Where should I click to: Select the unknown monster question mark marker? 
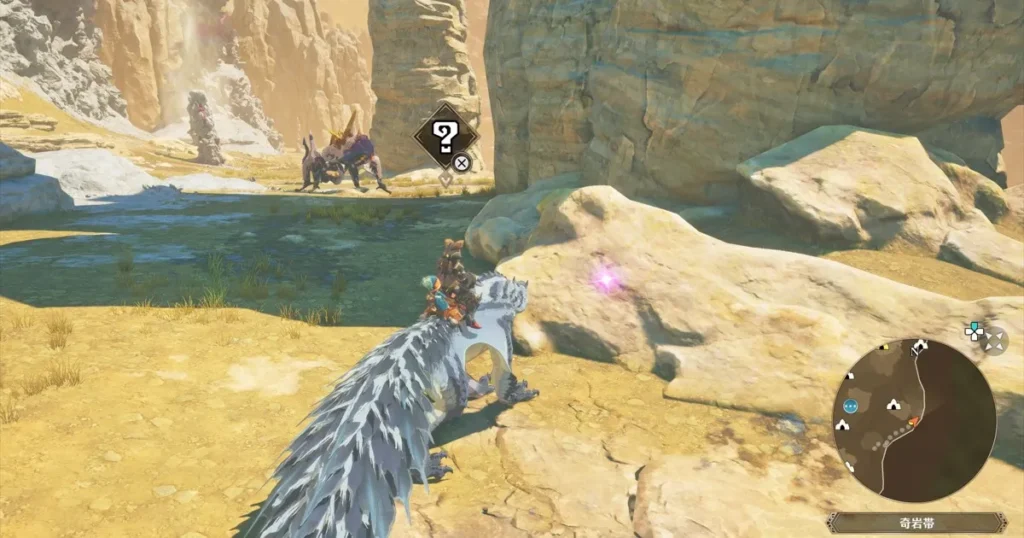click(x=446, y=135)
